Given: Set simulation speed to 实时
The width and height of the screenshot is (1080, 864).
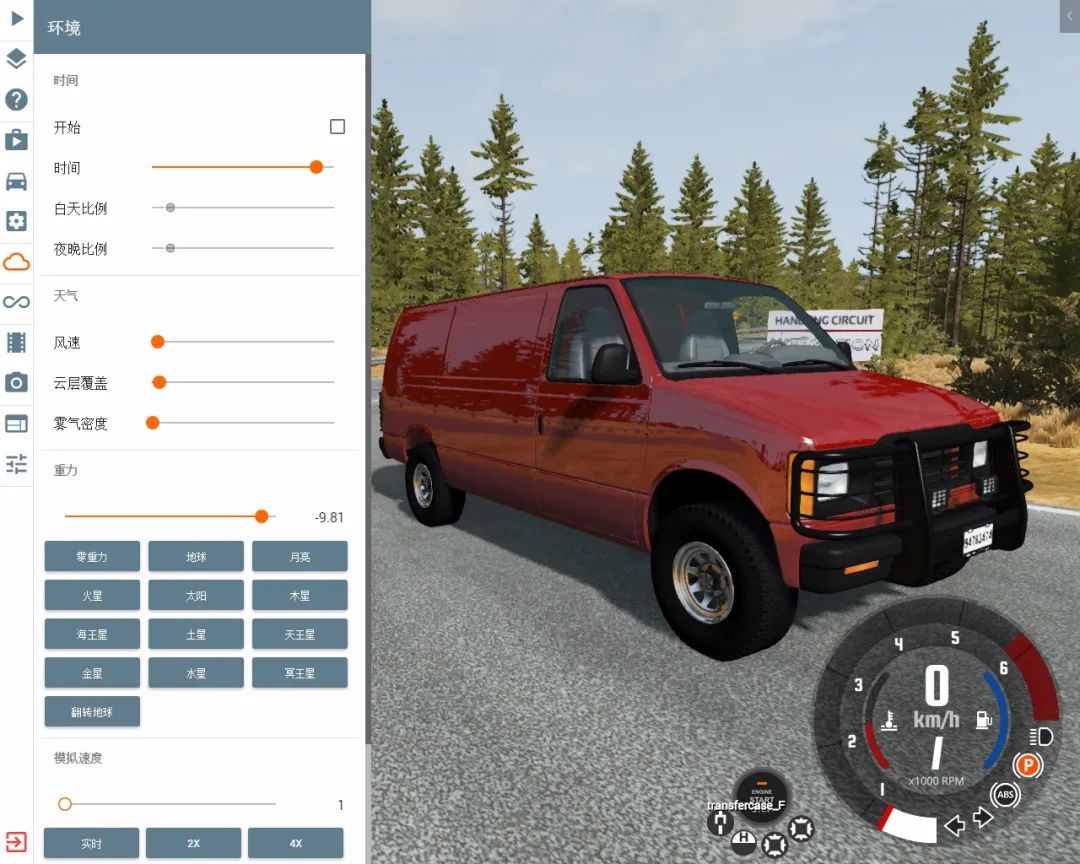Looking at the screenshot, I should click(x=91, y=843).
